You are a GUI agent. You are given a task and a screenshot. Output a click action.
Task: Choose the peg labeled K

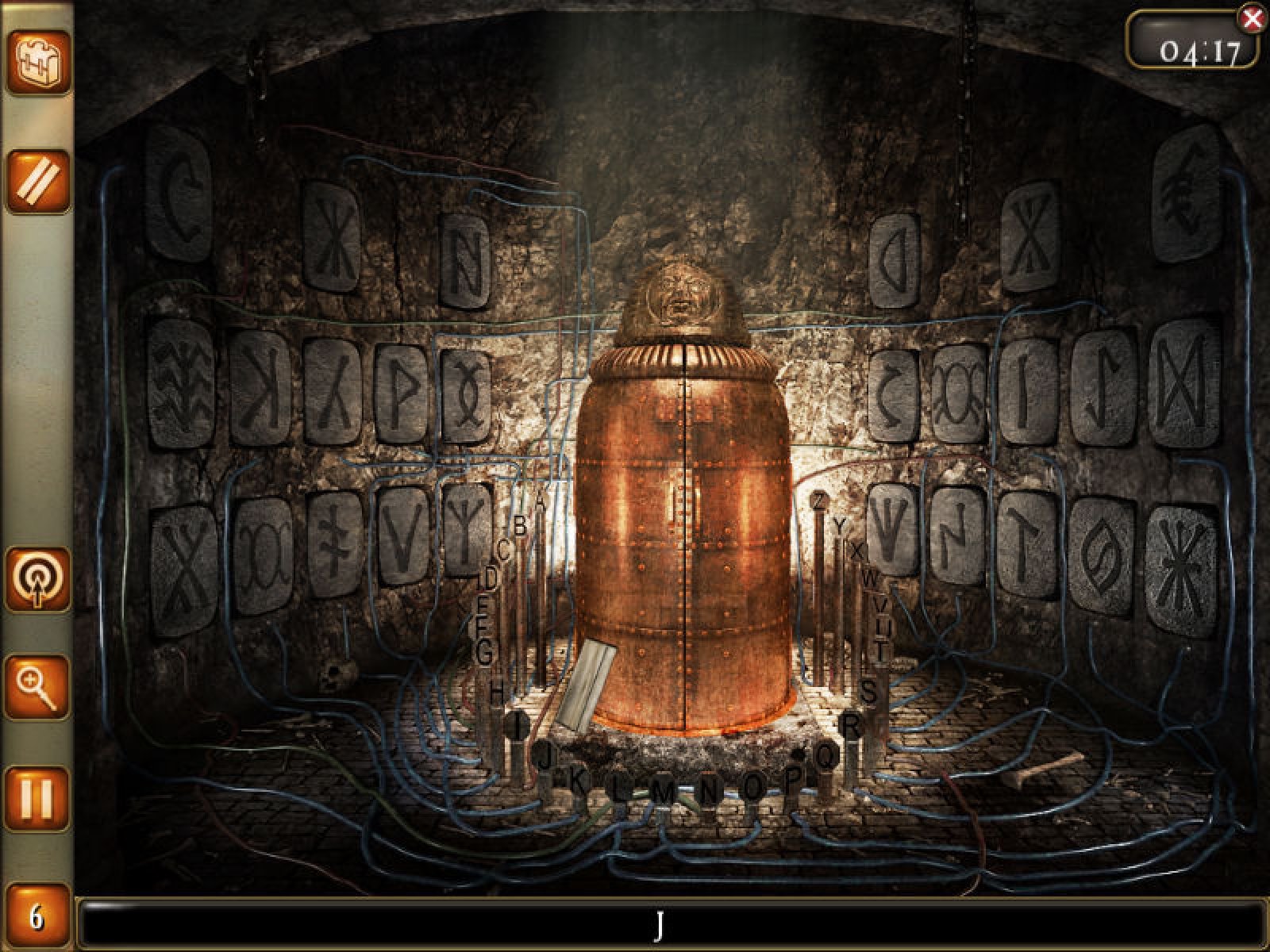579,782
